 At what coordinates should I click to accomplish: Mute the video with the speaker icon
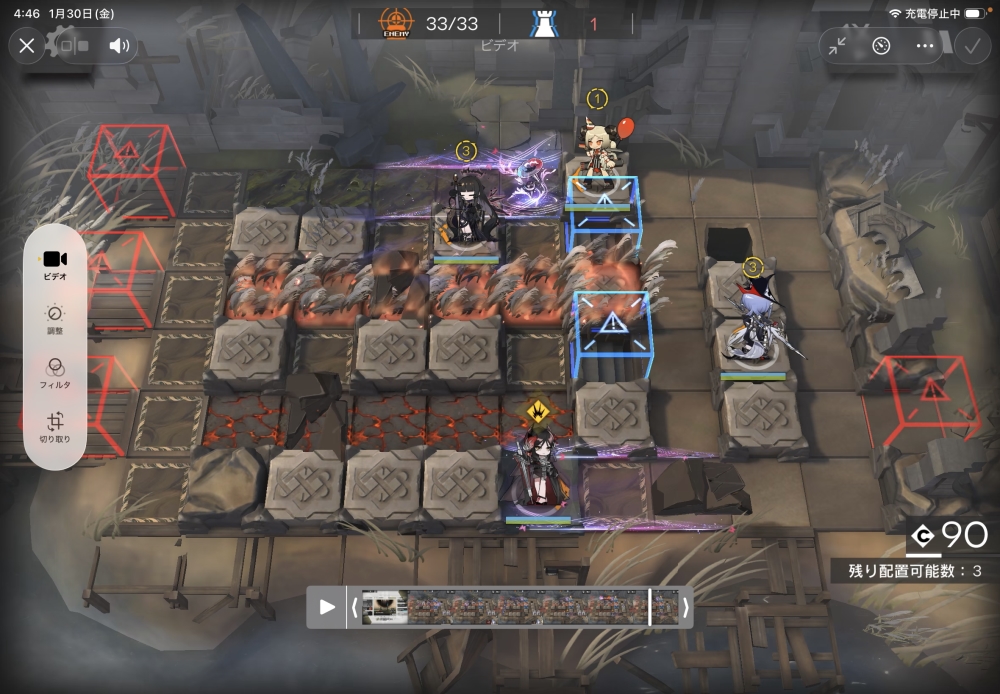coord(119,45)
